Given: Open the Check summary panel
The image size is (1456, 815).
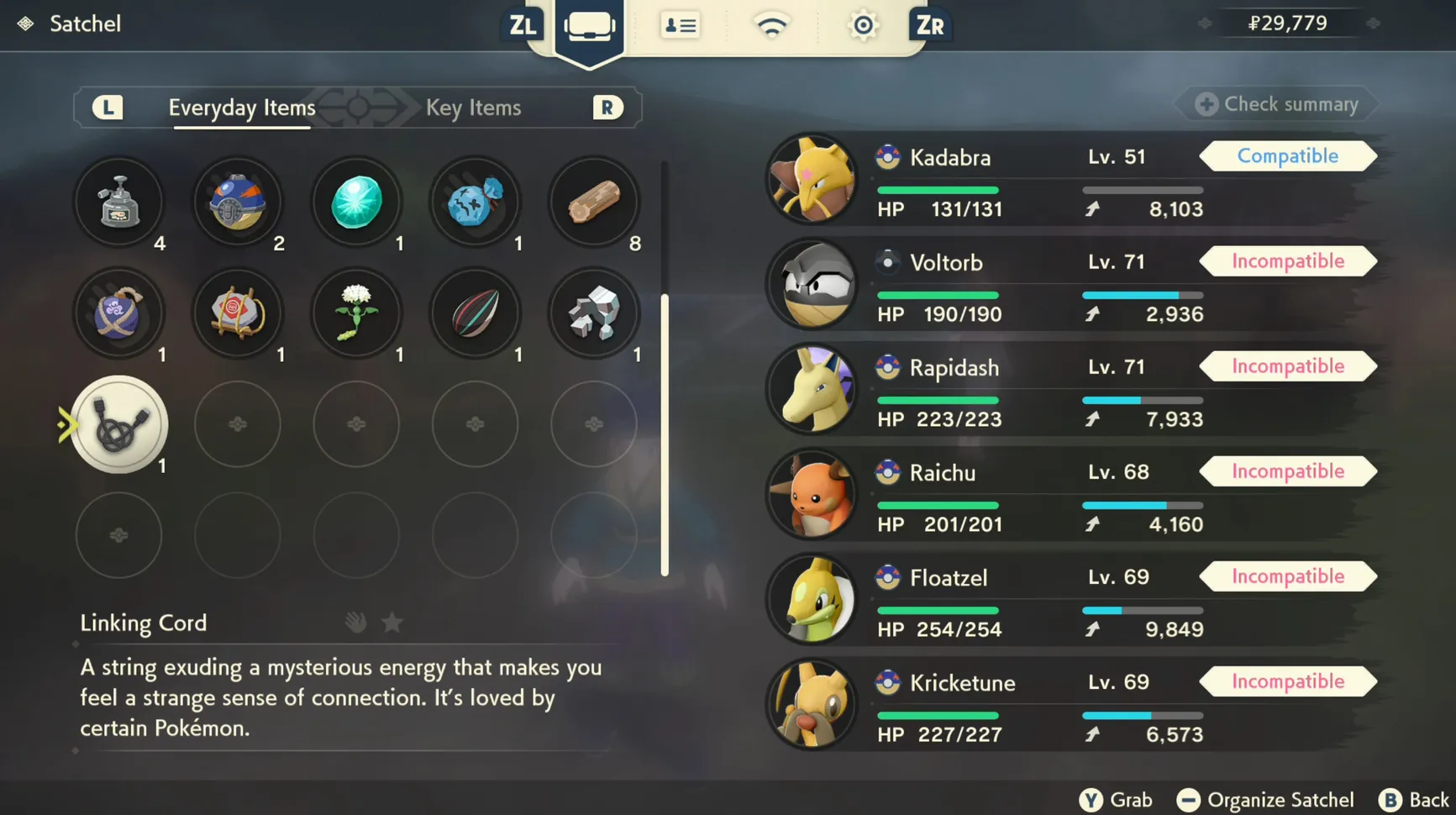Looking at the screenshot, I should click(1275, 104).
